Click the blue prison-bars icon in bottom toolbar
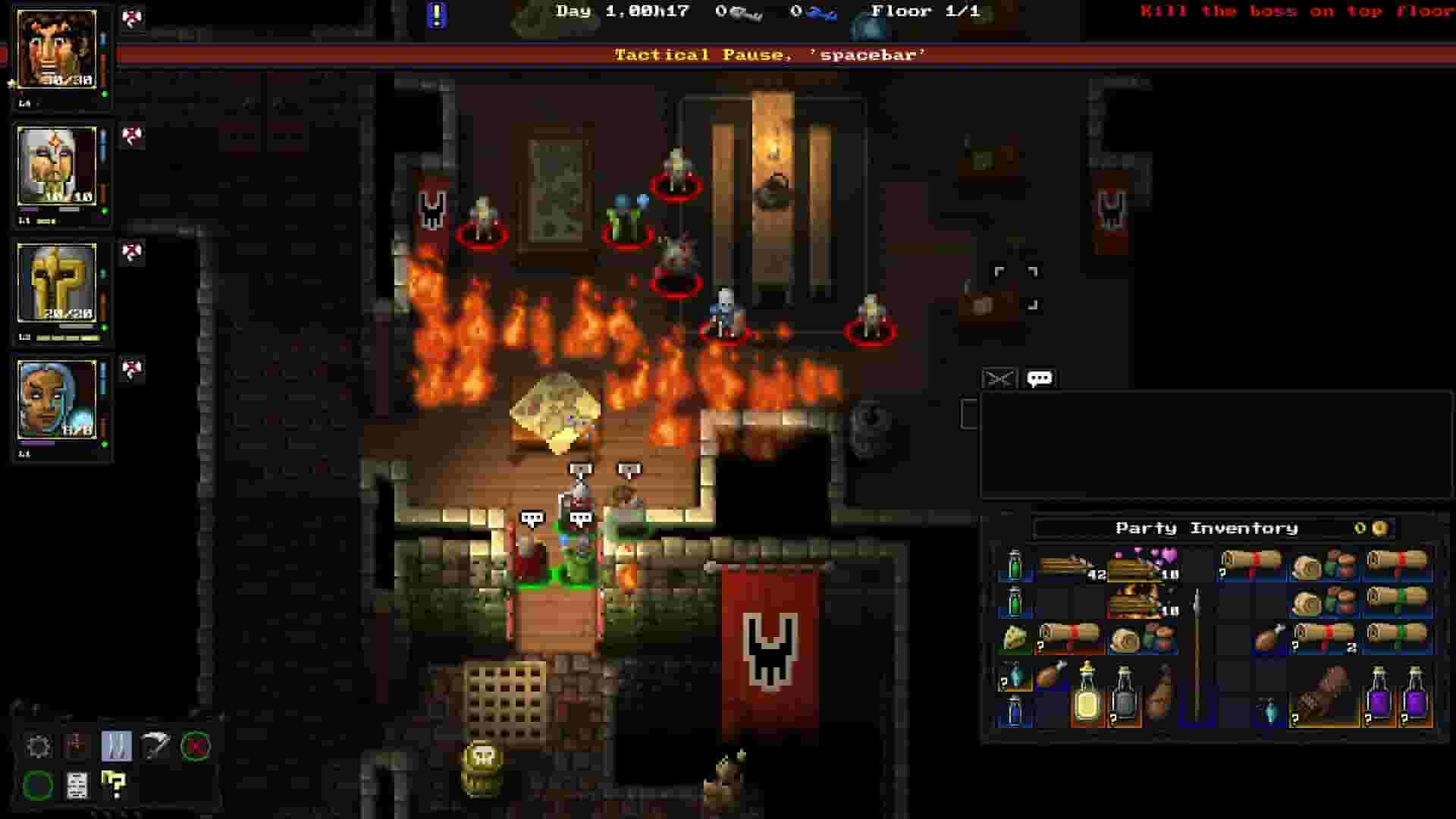The width and height of the screenshot is (1456, 819). [x=117, y=745]
